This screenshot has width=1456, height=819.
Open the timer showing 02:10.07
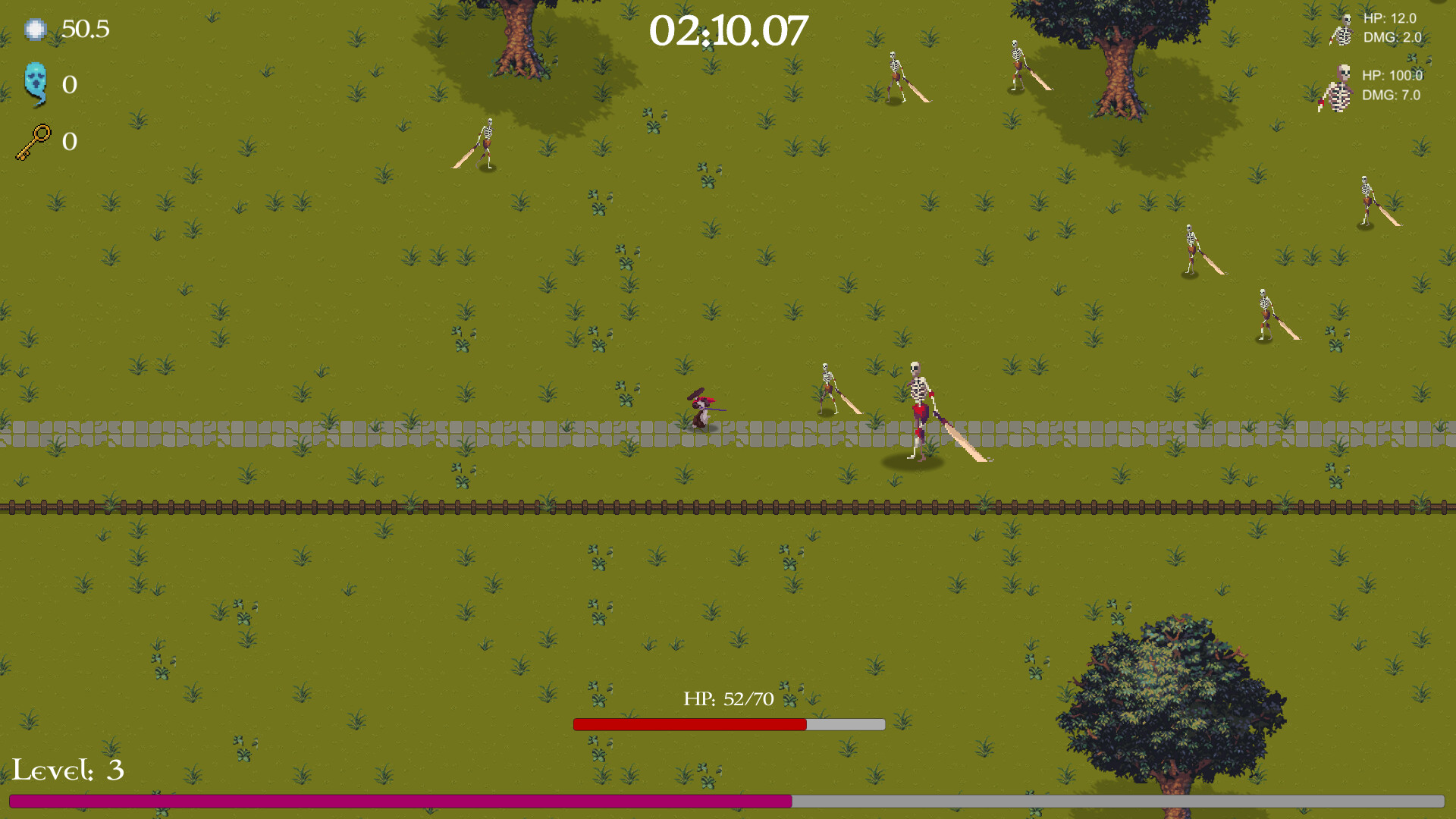(728, 30)
